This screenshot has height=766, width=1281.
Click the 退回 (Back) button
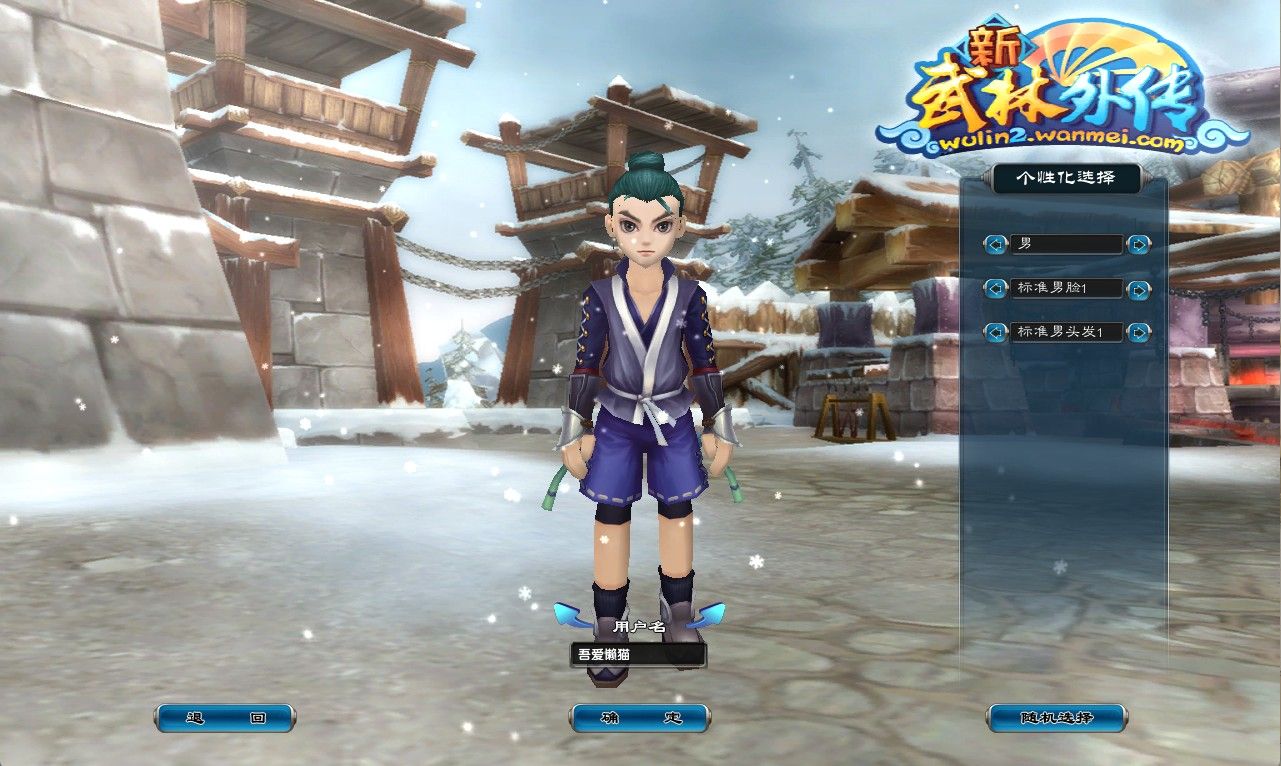click(225, 718)
